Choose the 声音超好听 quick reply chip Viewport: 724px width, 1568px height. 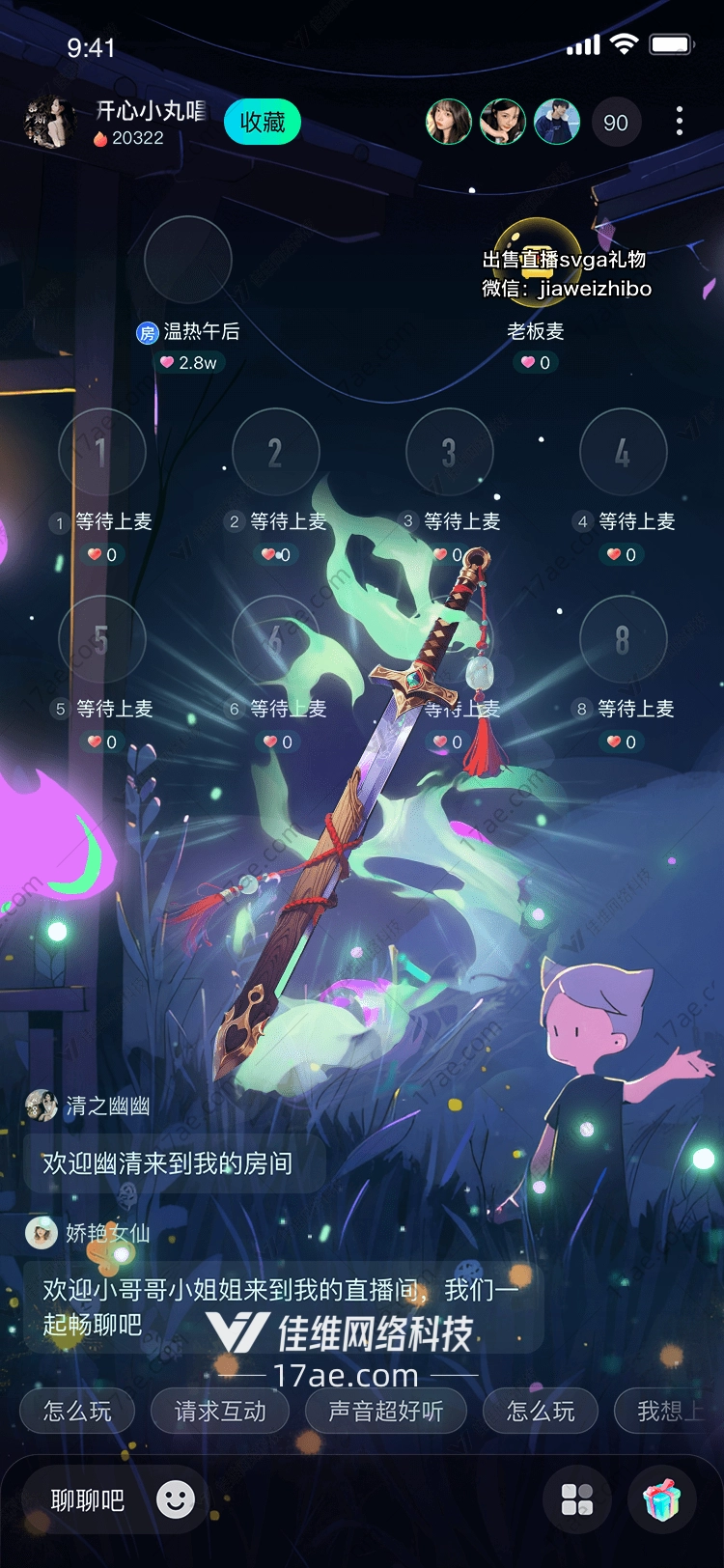point(386,1412)
